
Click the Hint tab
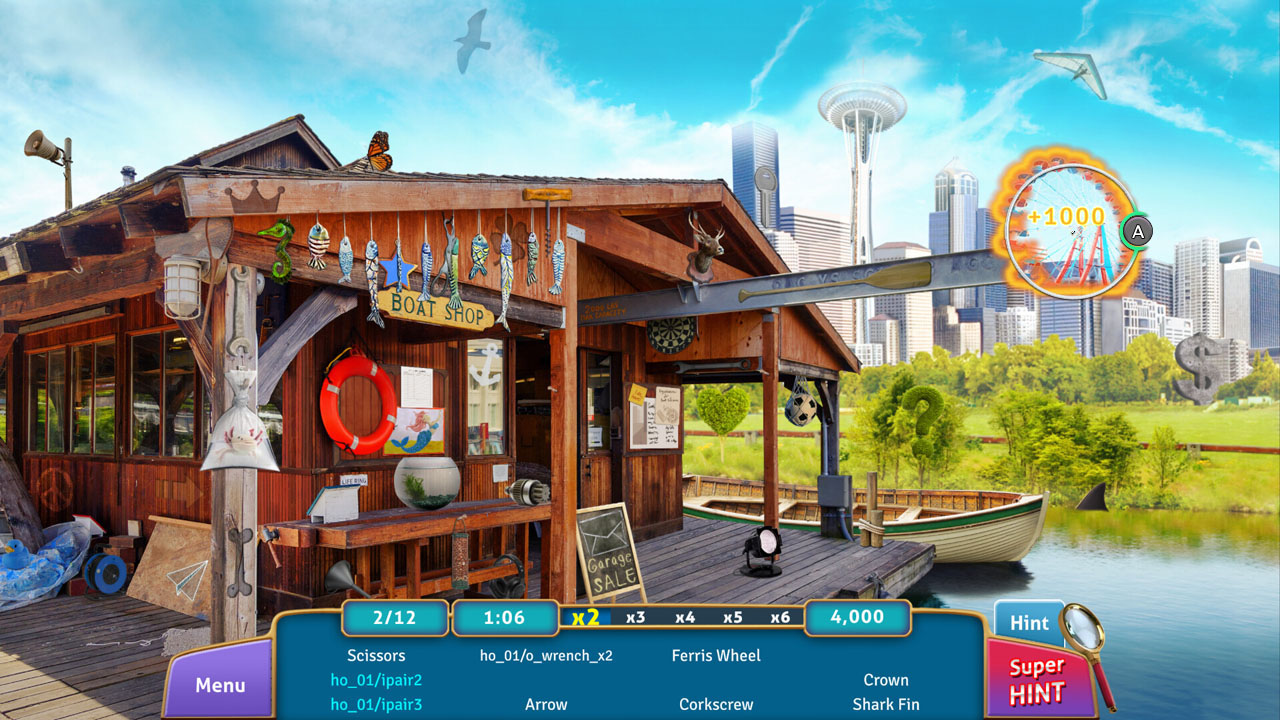click(x=1028, y=622)
